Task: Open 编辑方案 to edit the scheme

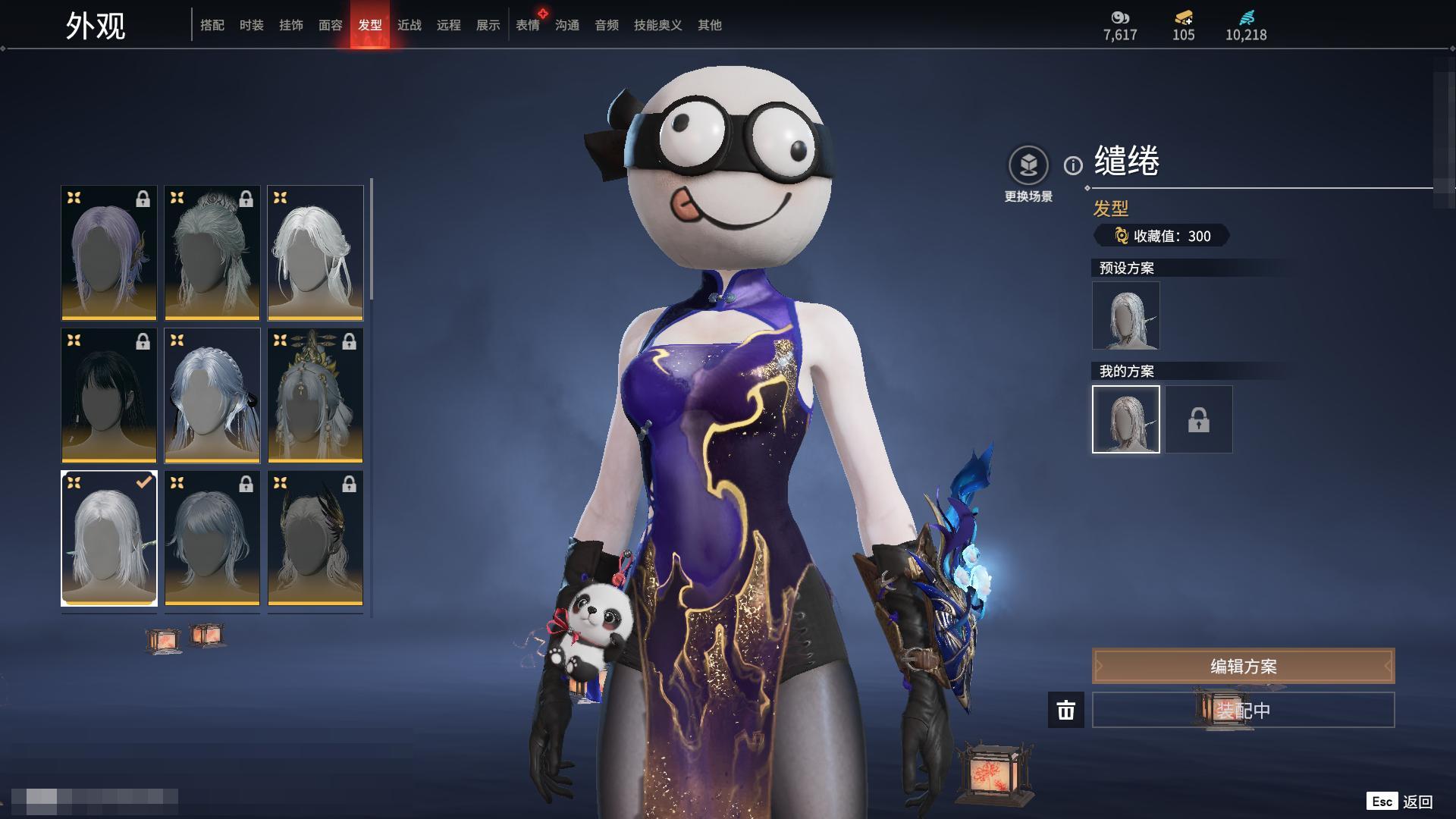Action: [1243, 666]
